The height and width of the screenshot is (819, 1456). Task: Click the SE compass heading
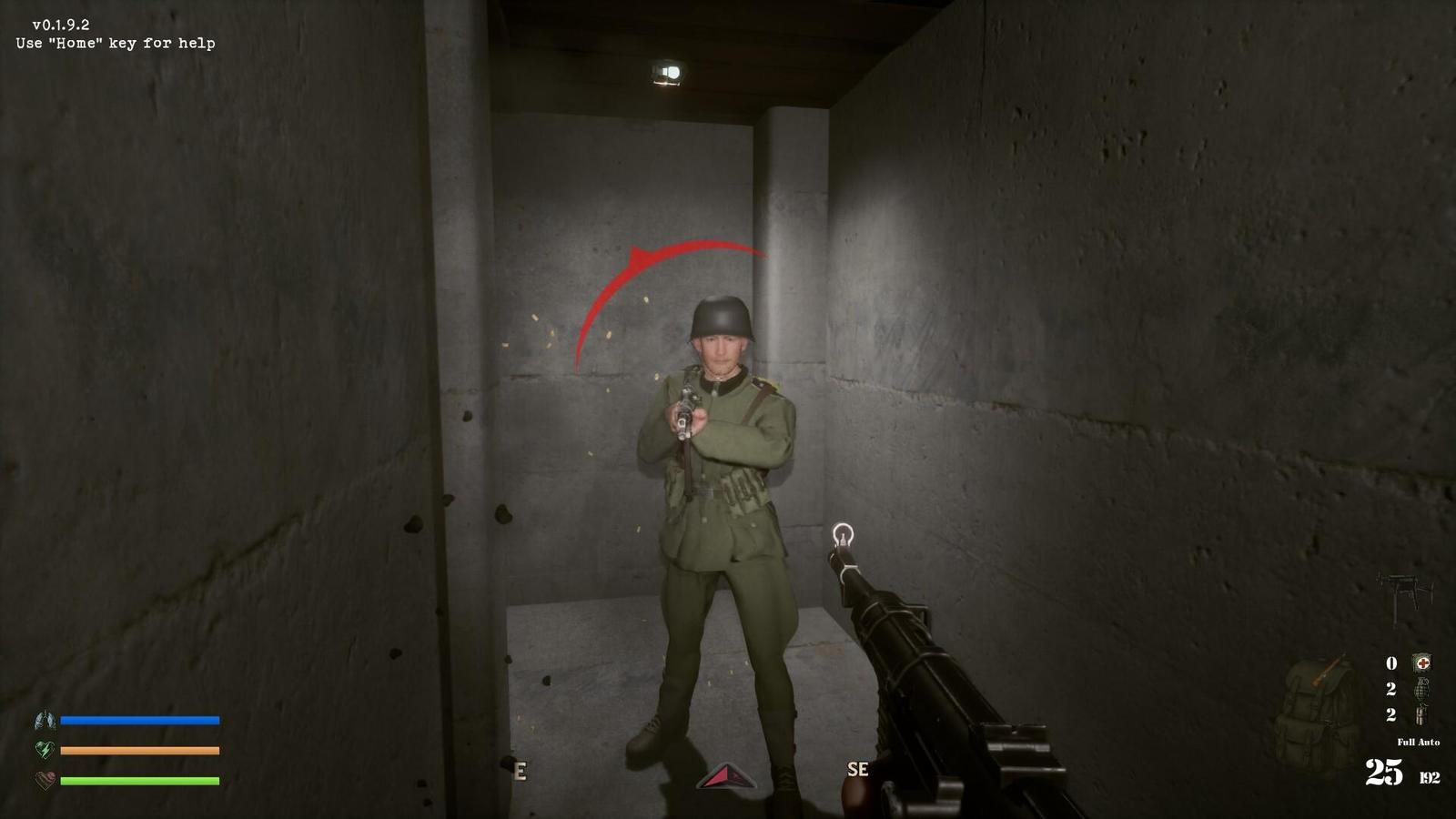point(855,769)
